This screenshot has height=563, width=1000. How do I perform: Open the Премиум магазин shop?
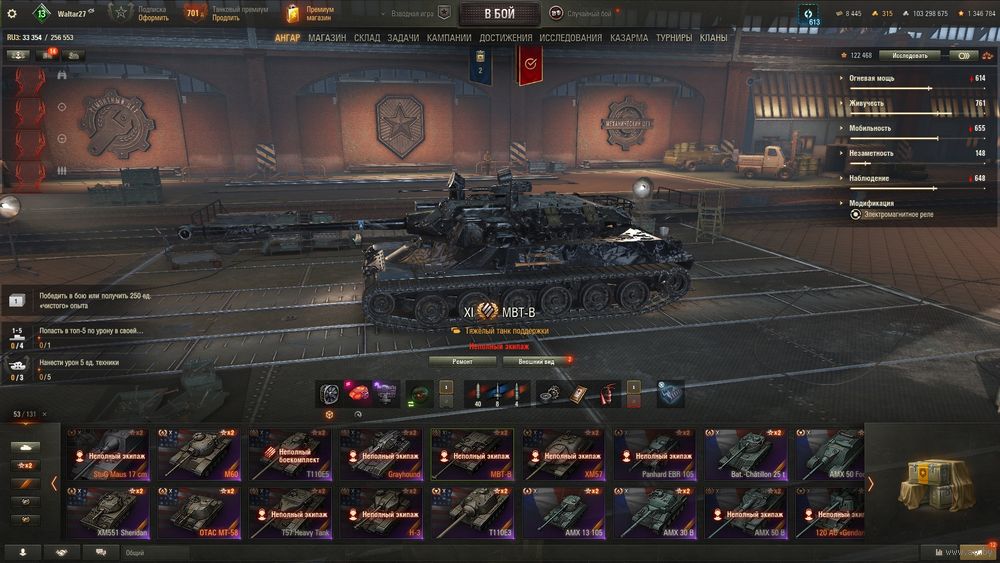310,14
